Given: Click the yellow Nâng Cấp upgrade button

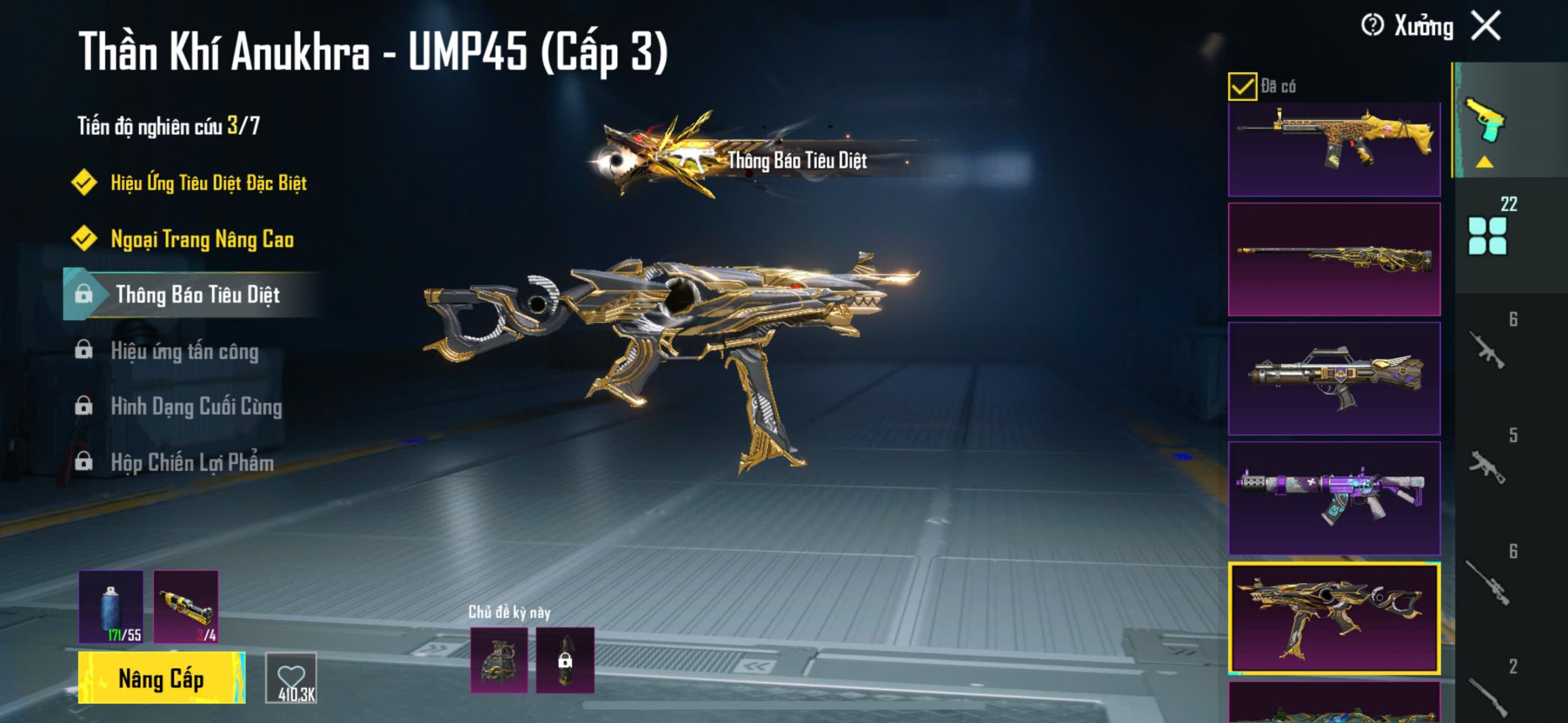Looking at the screenshot, I should (161, 678).
